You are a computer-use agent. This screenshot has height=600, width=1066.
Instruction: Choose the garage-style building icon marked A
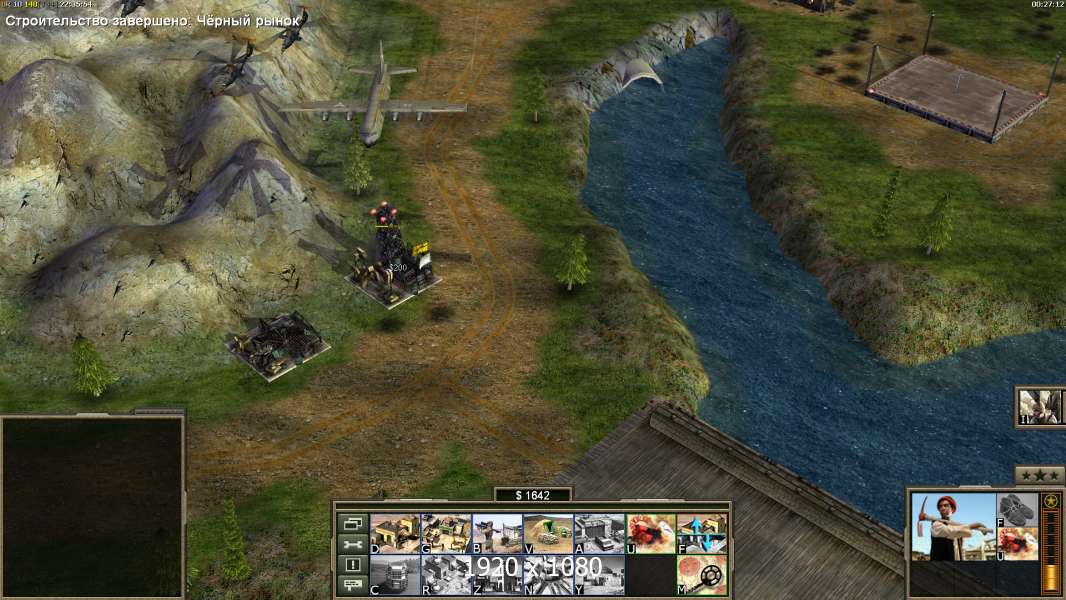click(x=599, y=534)
